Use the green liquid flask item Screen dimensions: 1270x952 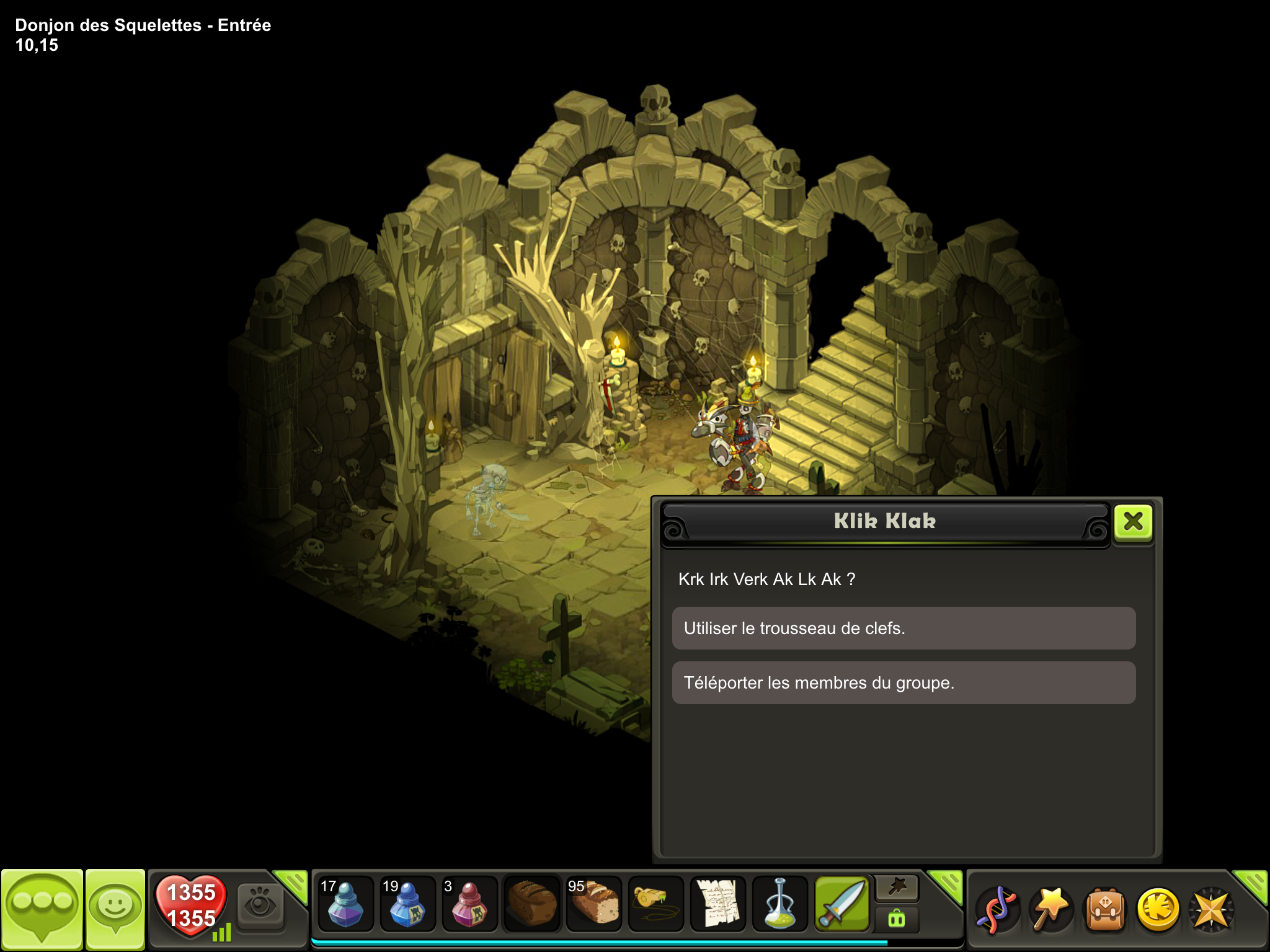779,905
